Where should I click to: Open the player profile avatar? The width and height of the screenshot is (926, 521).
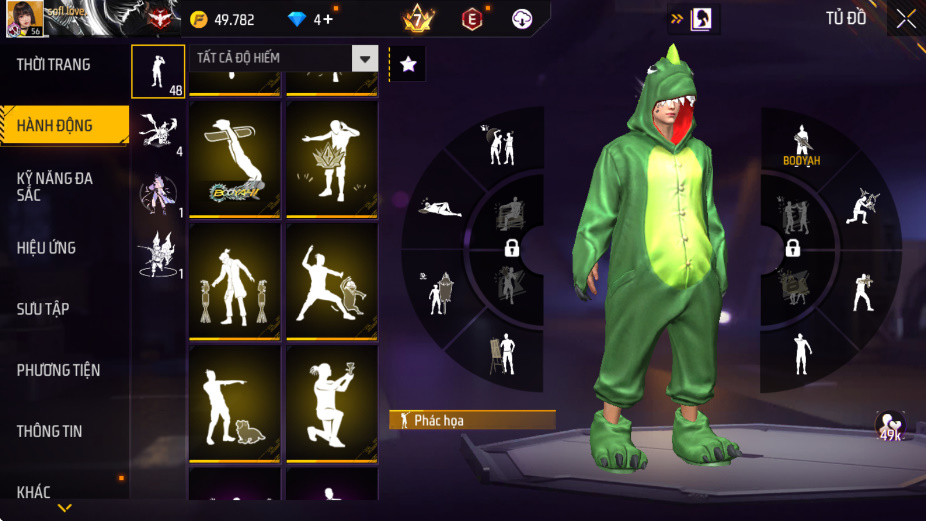(24, 18)
